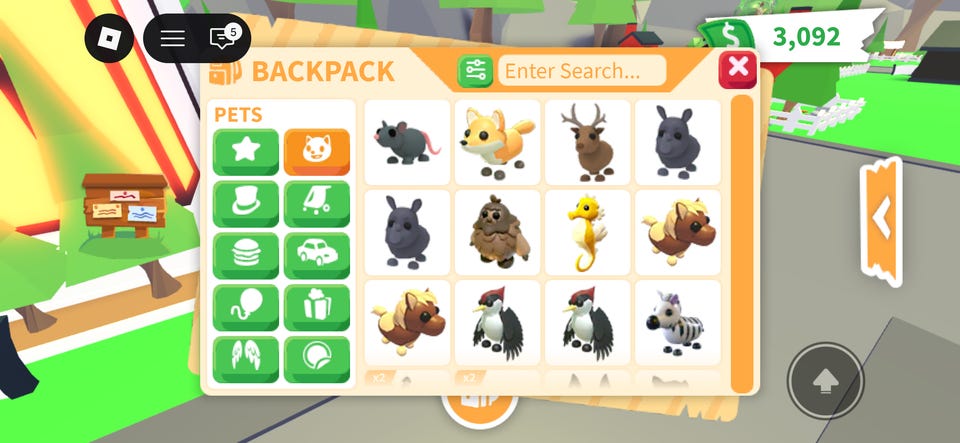
Task: Open the Roblox menu logo button
Action: click(109, 39)
